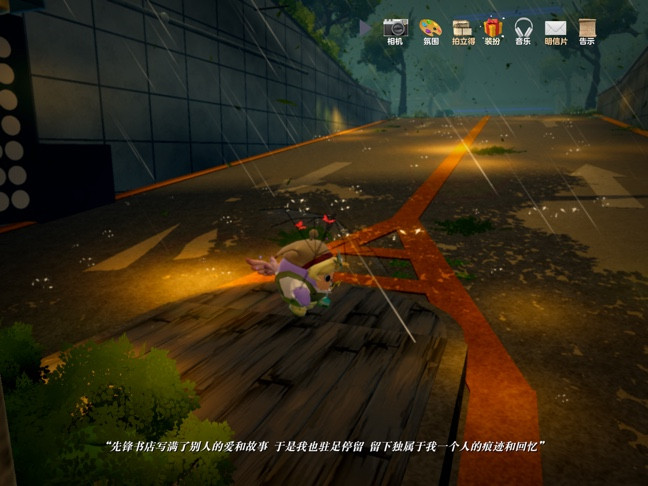The height and width of the screenshot is (486, 648).
Task: Open the atmosphere (氛围) palette
Action: coord(430,29)
